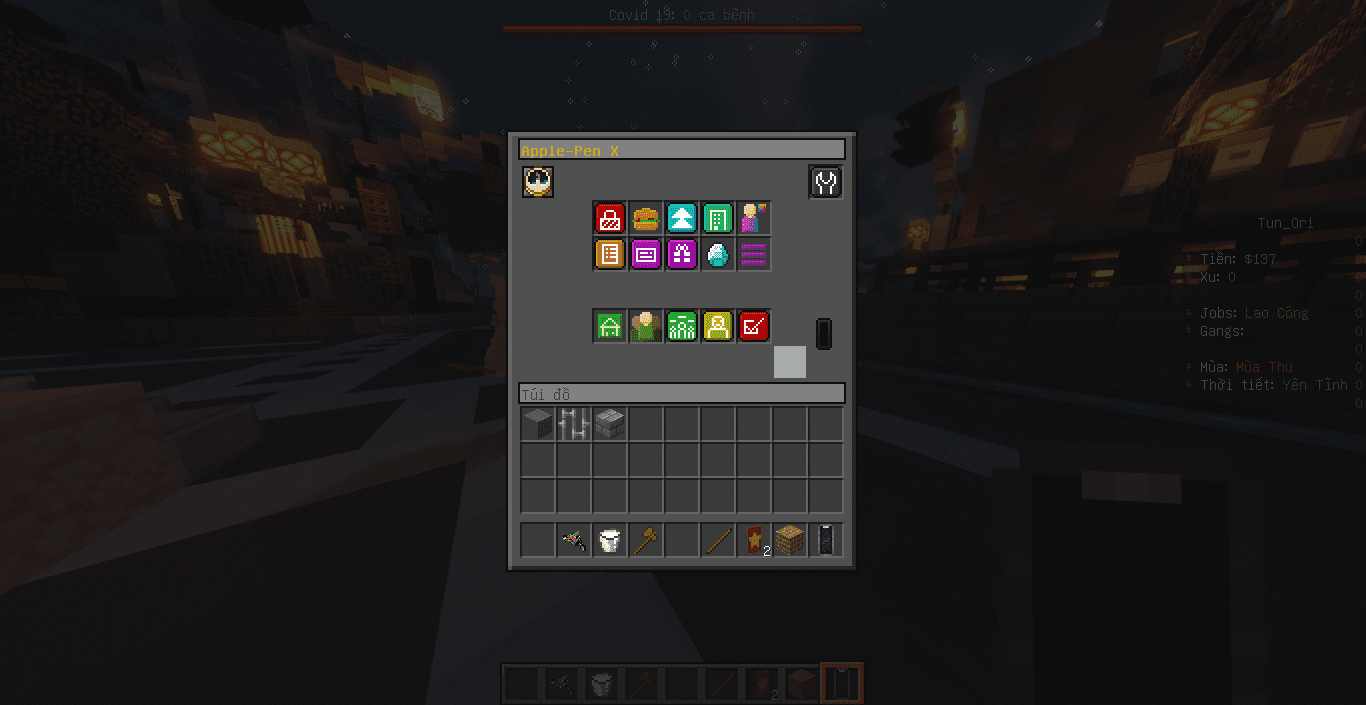
Task: Open the orange document list app
Action: click(610, 254)
